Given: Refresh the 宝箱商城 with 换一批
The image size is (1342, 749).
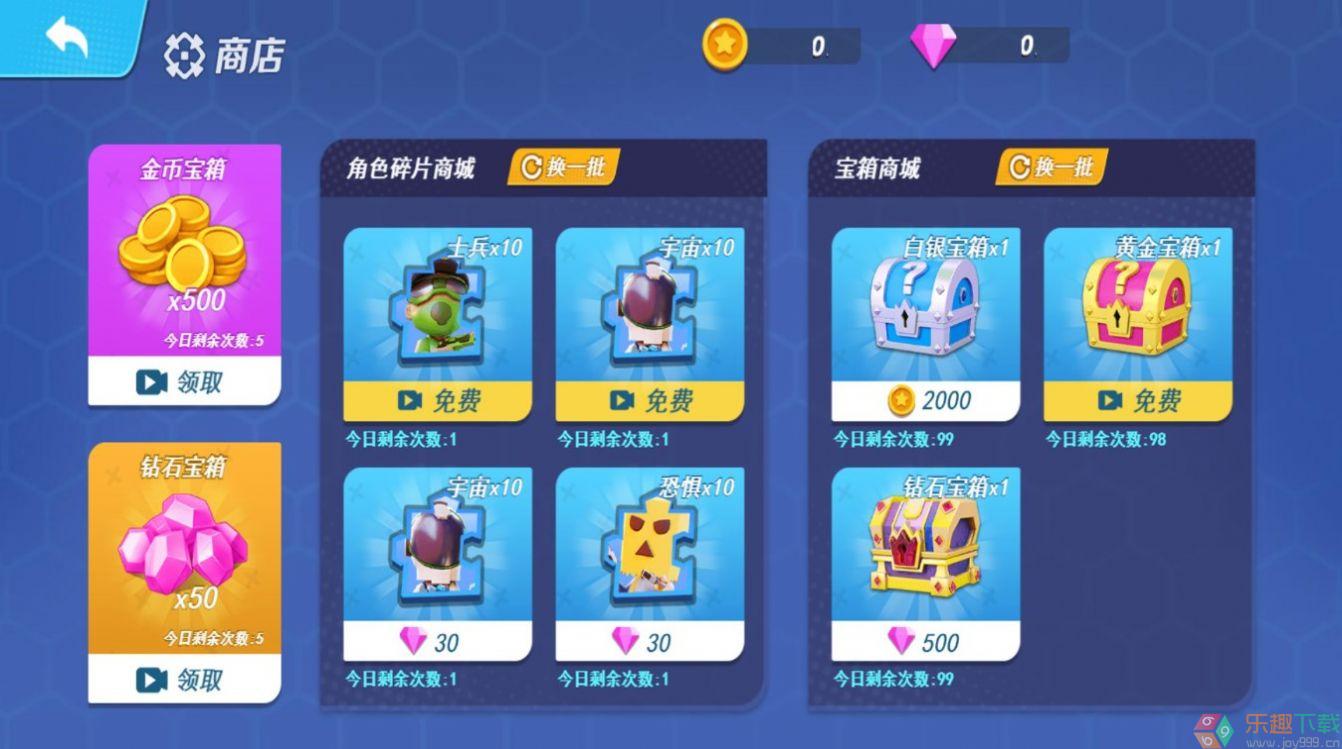Looking at the screenshot, I should point(1051,167).
